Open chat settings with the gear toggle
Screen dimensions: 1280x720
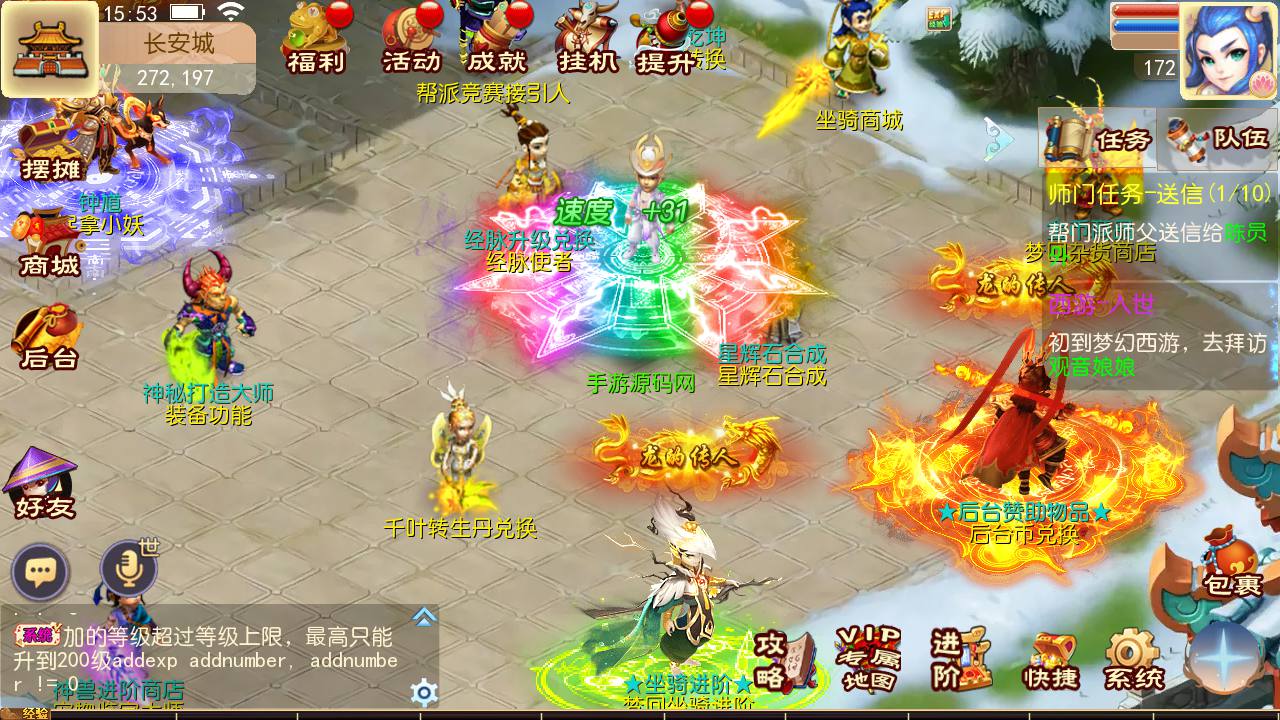point(424,690)
